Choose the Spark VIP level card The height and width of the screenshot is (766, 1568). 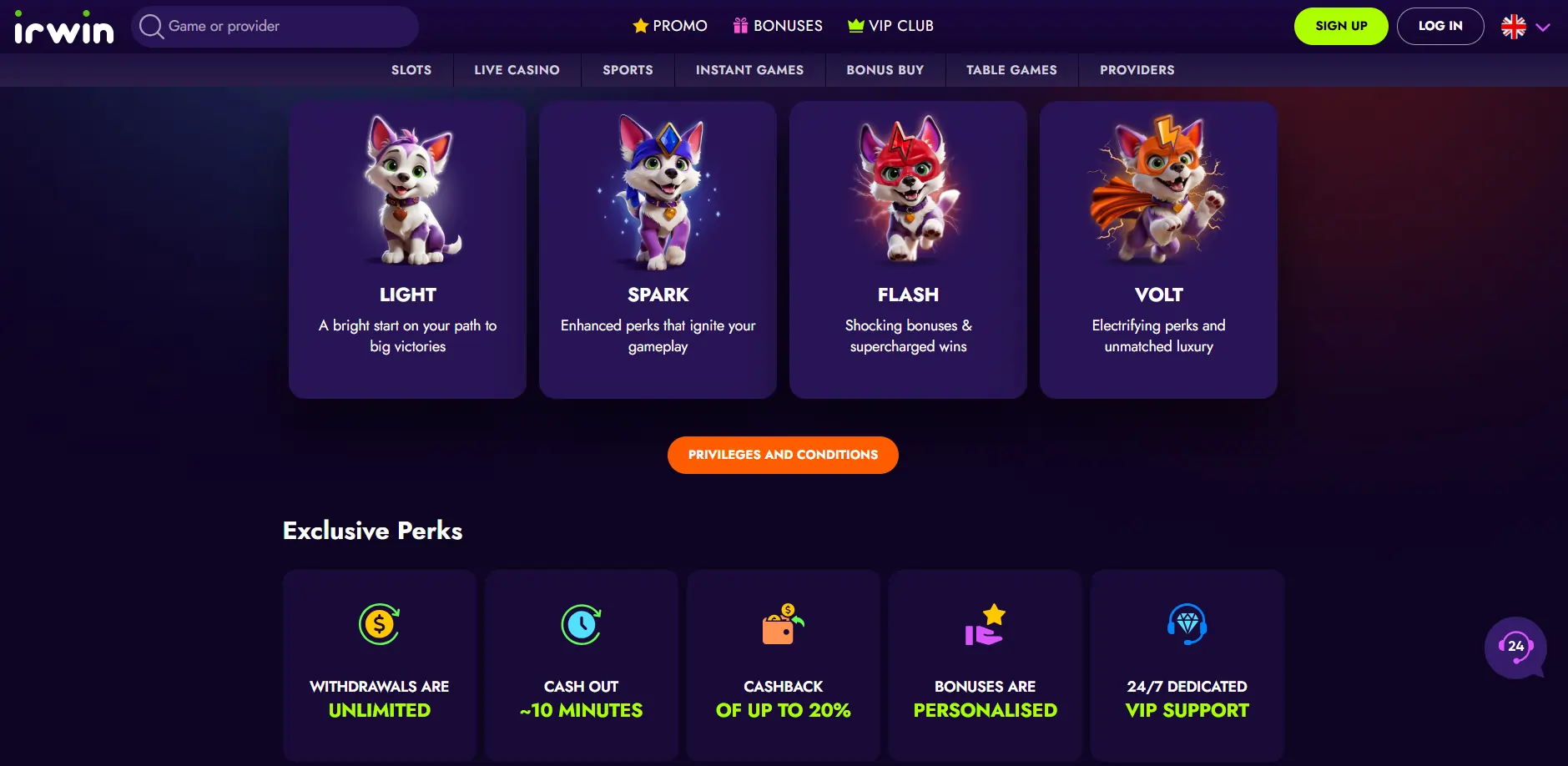click(x=658, y=249)
